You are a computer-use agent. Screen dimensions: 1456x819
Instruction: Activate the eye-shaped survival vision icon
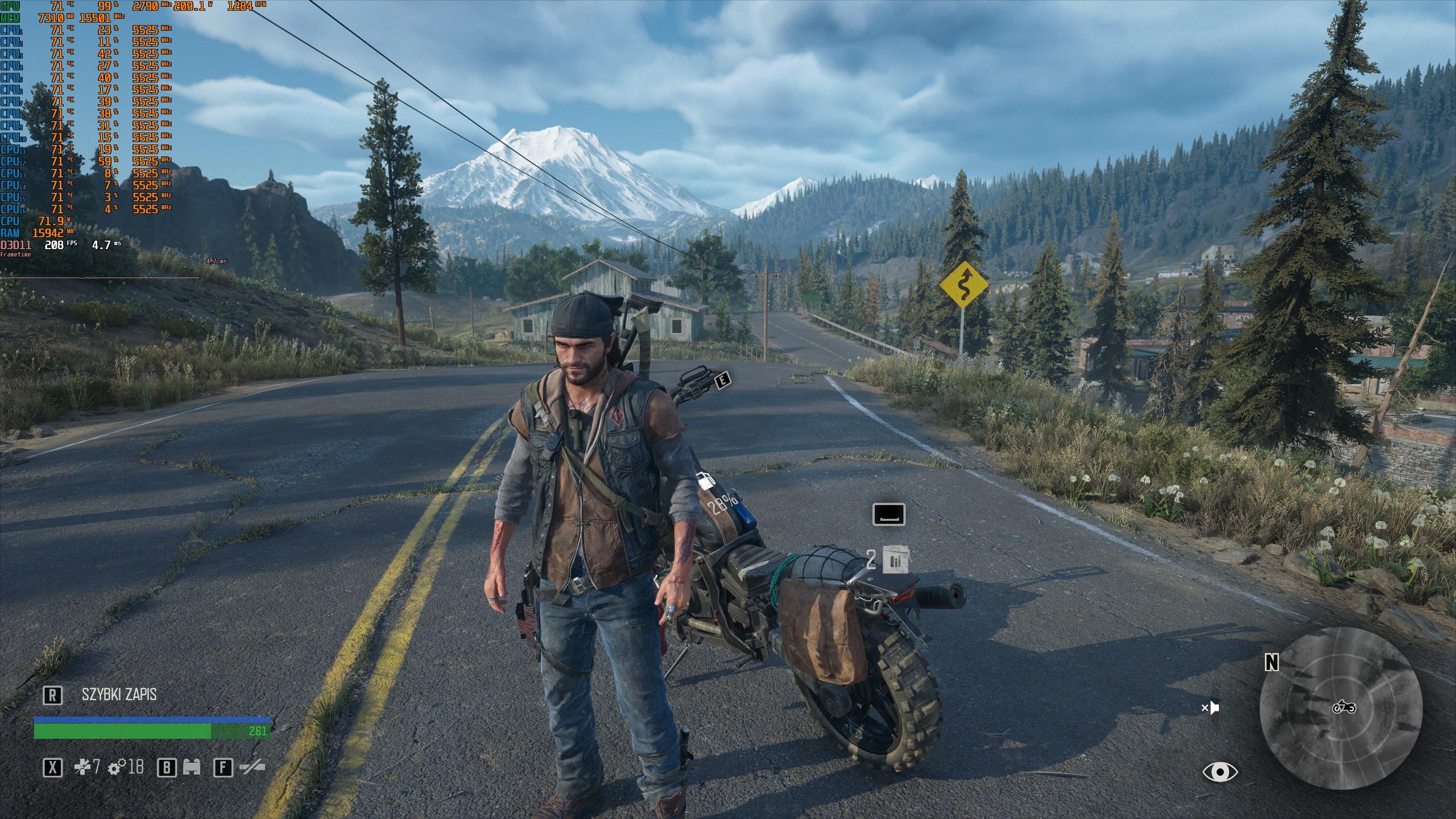[x=1220, y=772]
